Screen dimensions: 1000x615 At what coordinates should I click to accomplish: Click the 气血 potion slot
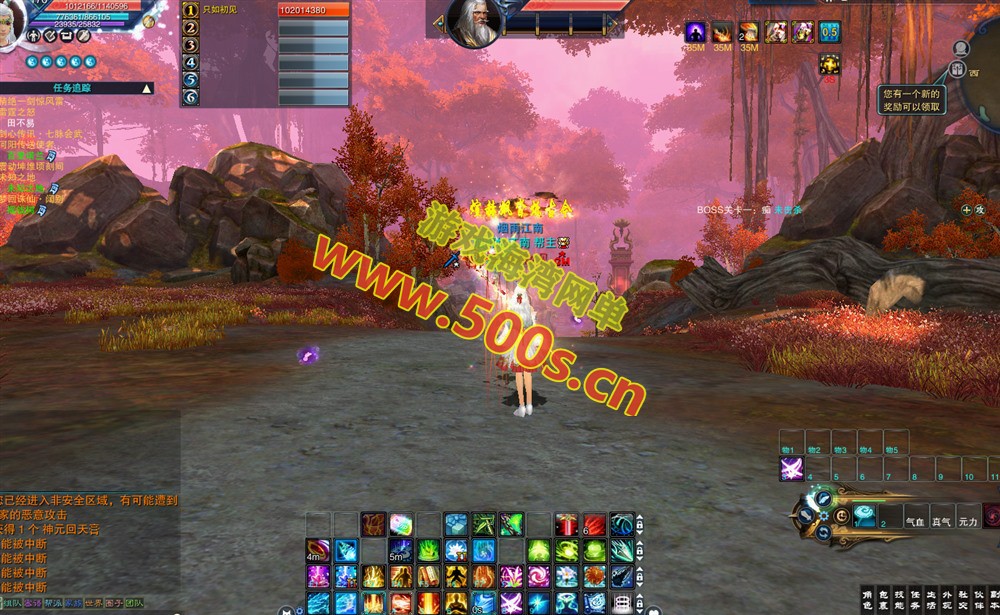click(x=915, y=520)
